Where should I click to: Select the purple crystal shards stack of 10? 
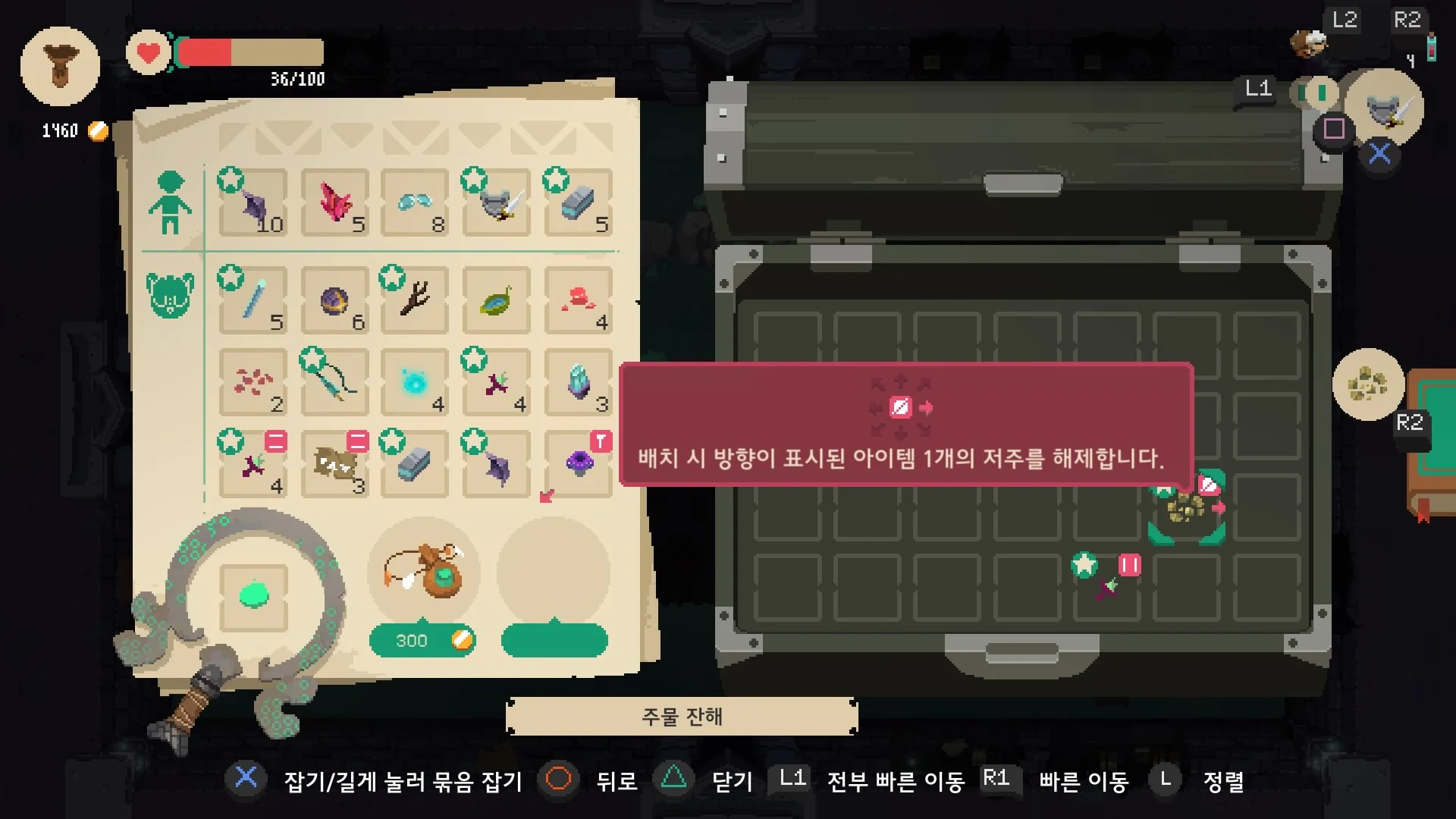(254, 205)
